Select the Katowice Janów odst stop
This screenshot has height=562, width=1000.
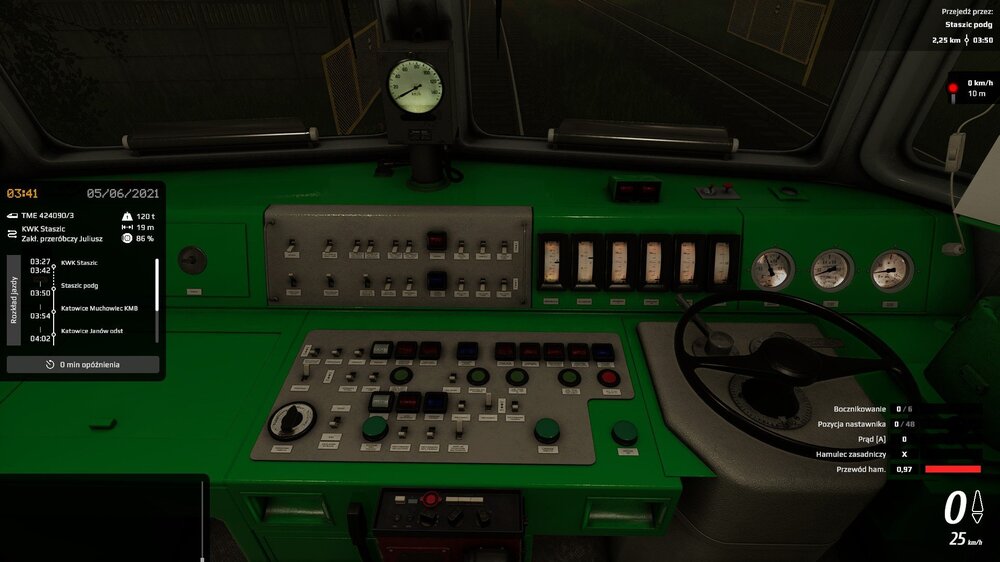tap(92, 331)
